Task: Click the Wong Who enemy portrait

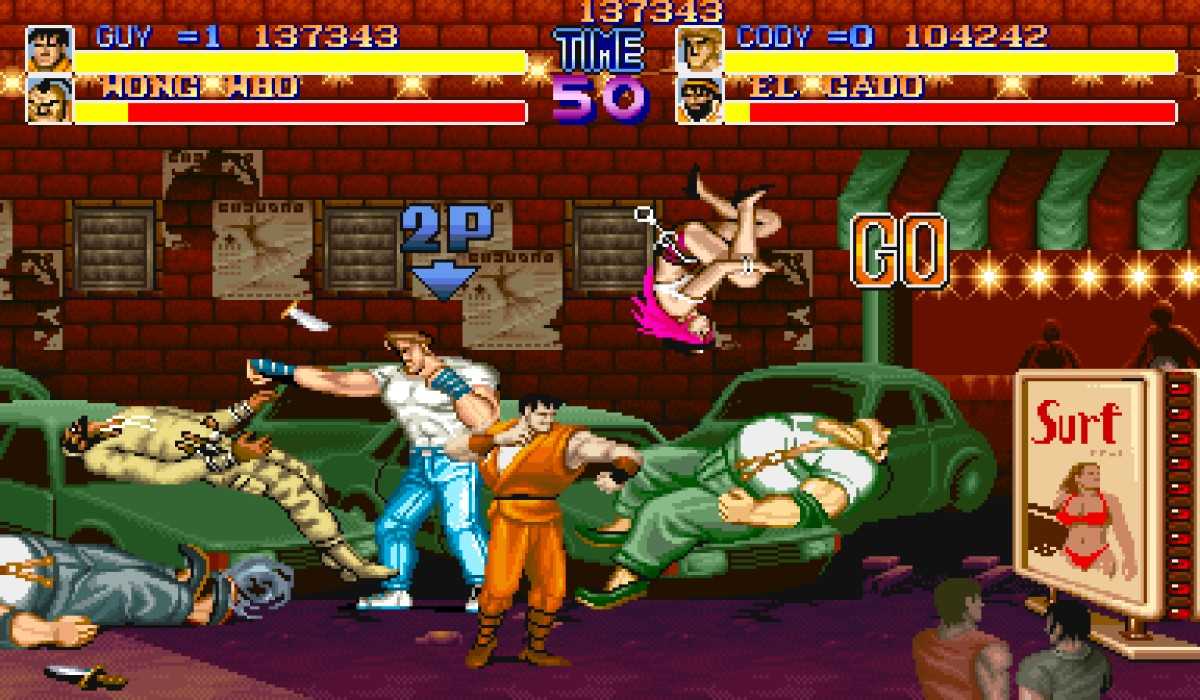Action: tap(49, 100)
